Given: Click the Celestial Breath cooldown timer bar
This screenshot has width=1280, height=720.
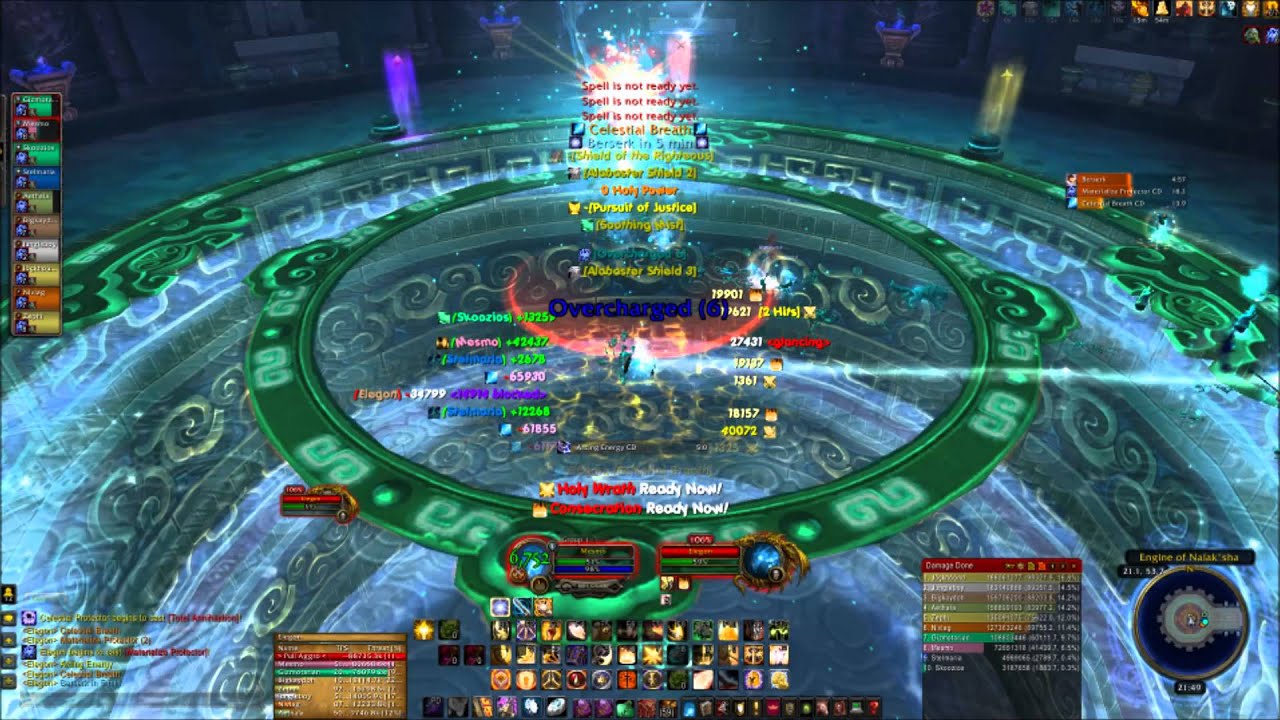Looking at the screenshot, I should point(1110,203).
